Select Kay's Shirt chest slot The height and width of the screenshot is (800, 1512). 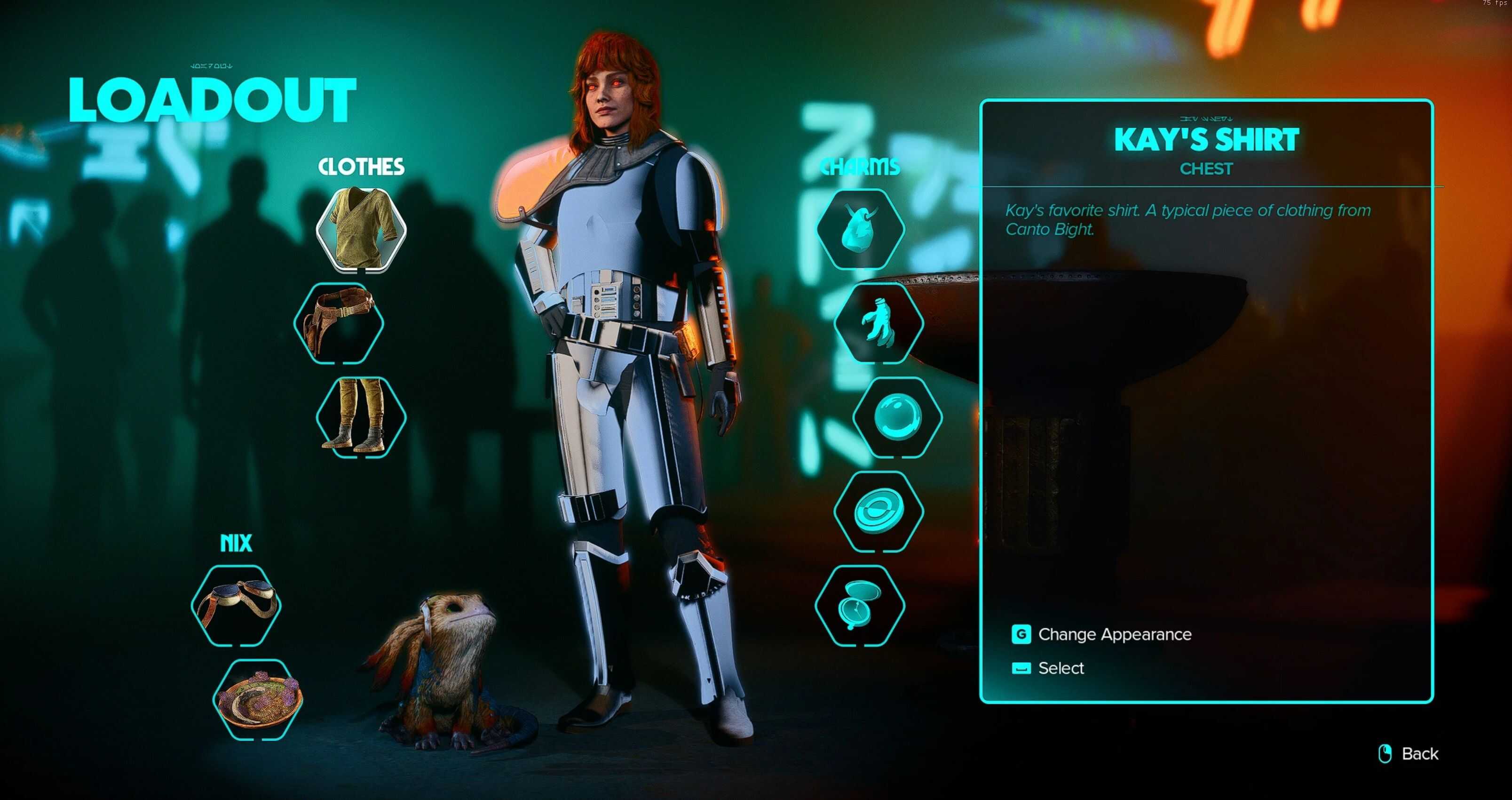click(x=361, y=230)
